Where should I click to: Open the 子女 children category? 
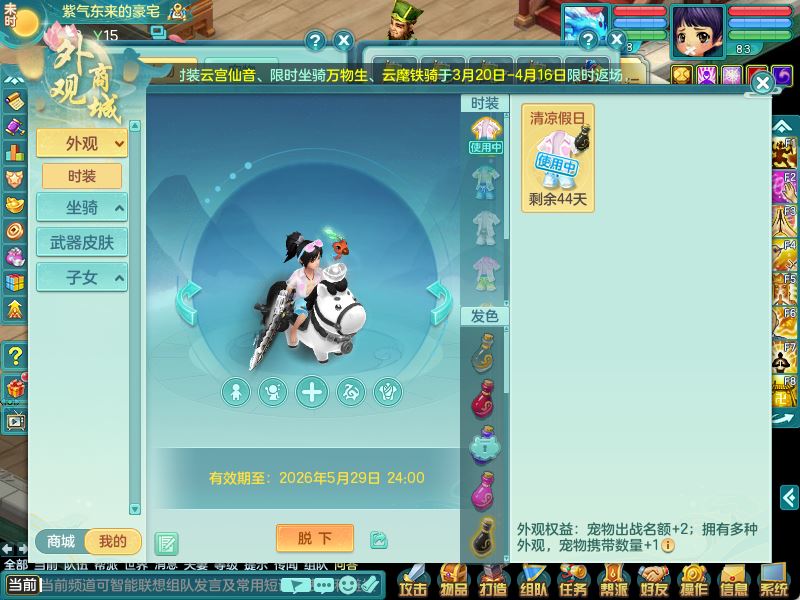tap(82, 277)
